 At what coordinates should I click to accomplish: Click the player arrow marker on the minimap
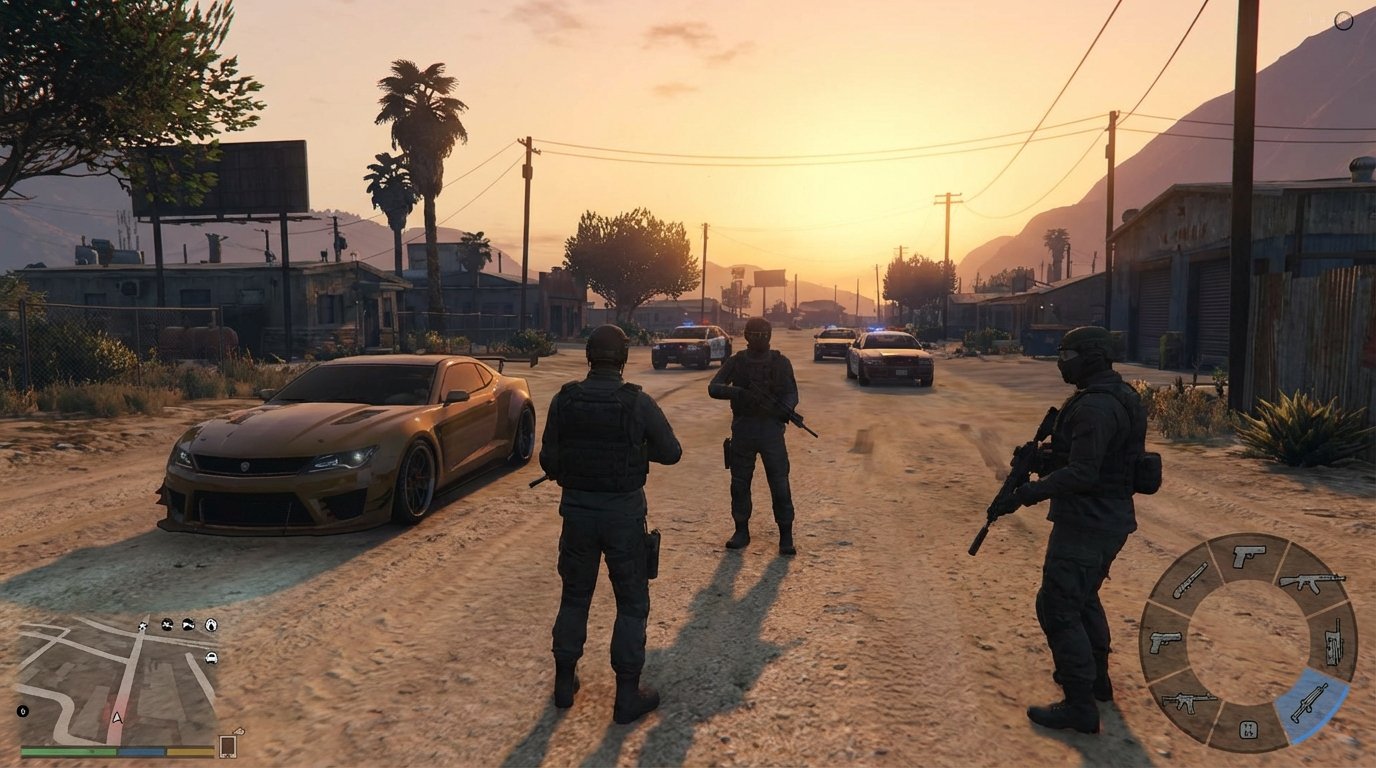pos(118,718)
